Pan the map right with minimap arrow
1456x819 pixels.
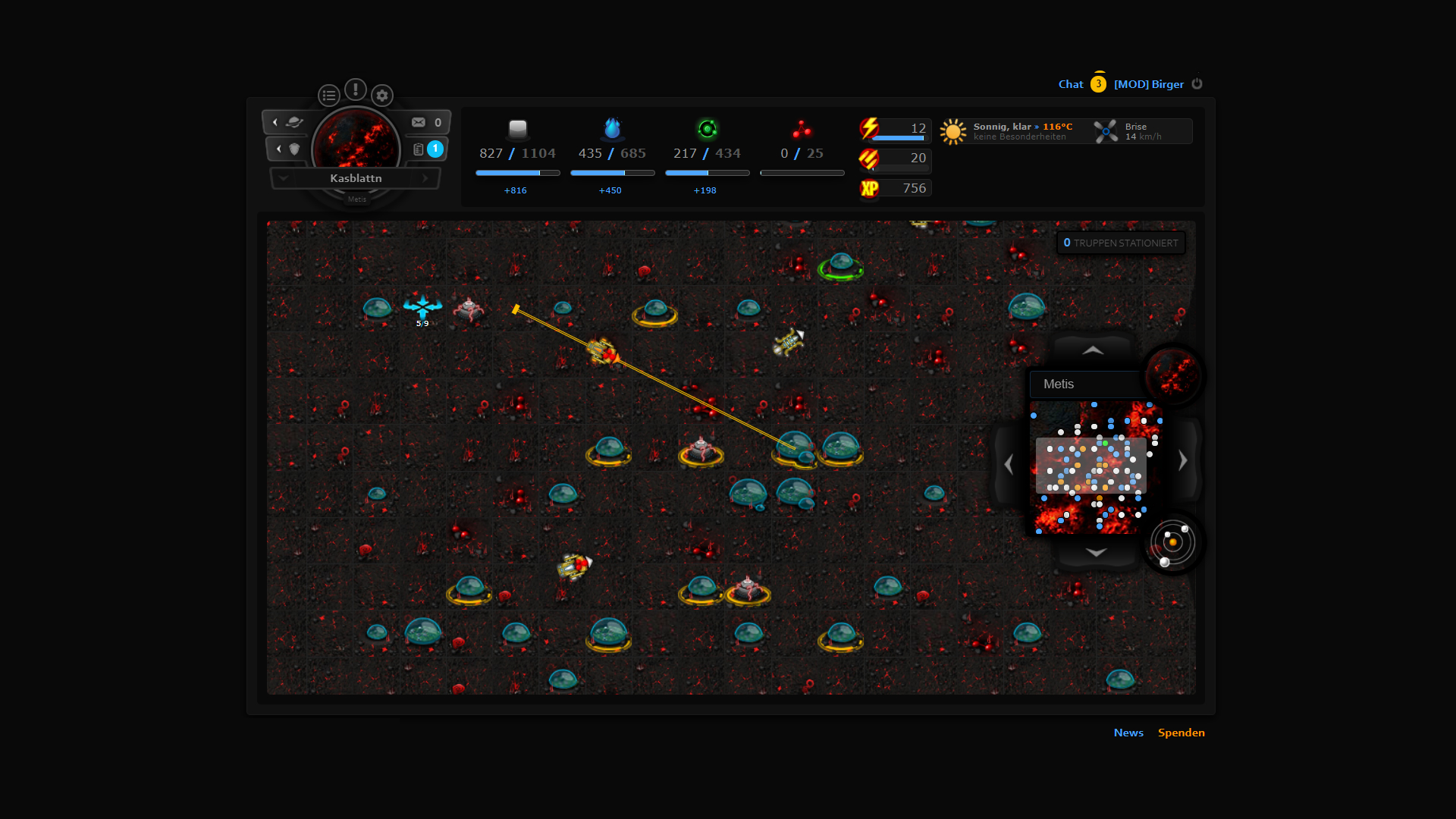click(1182, 460)
